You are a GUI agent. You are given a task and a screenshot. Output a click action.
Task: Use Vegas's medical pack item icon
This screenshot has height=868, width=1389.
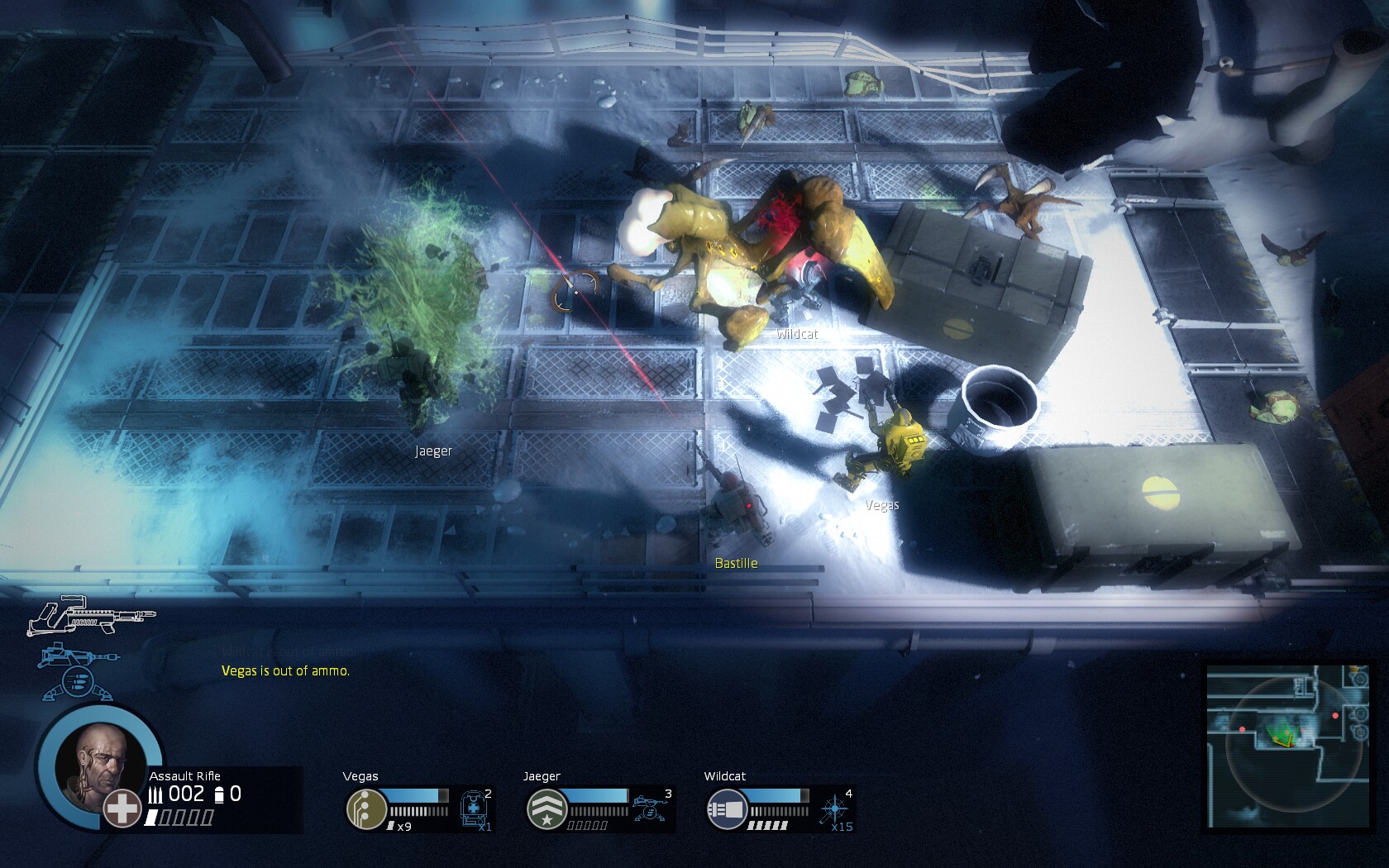click(x=474, y=808)
